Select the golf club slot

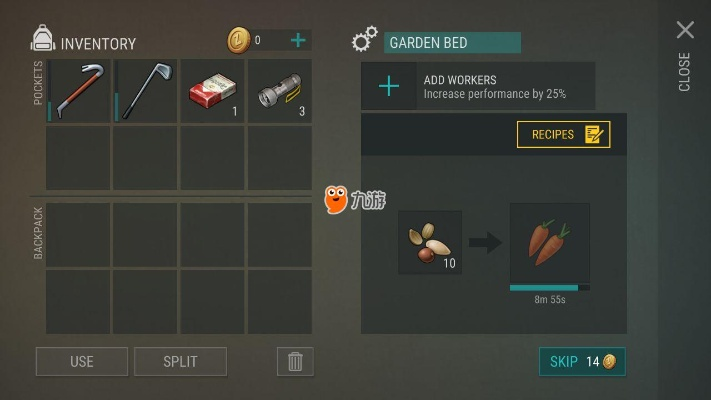click(x=145, y=91)
